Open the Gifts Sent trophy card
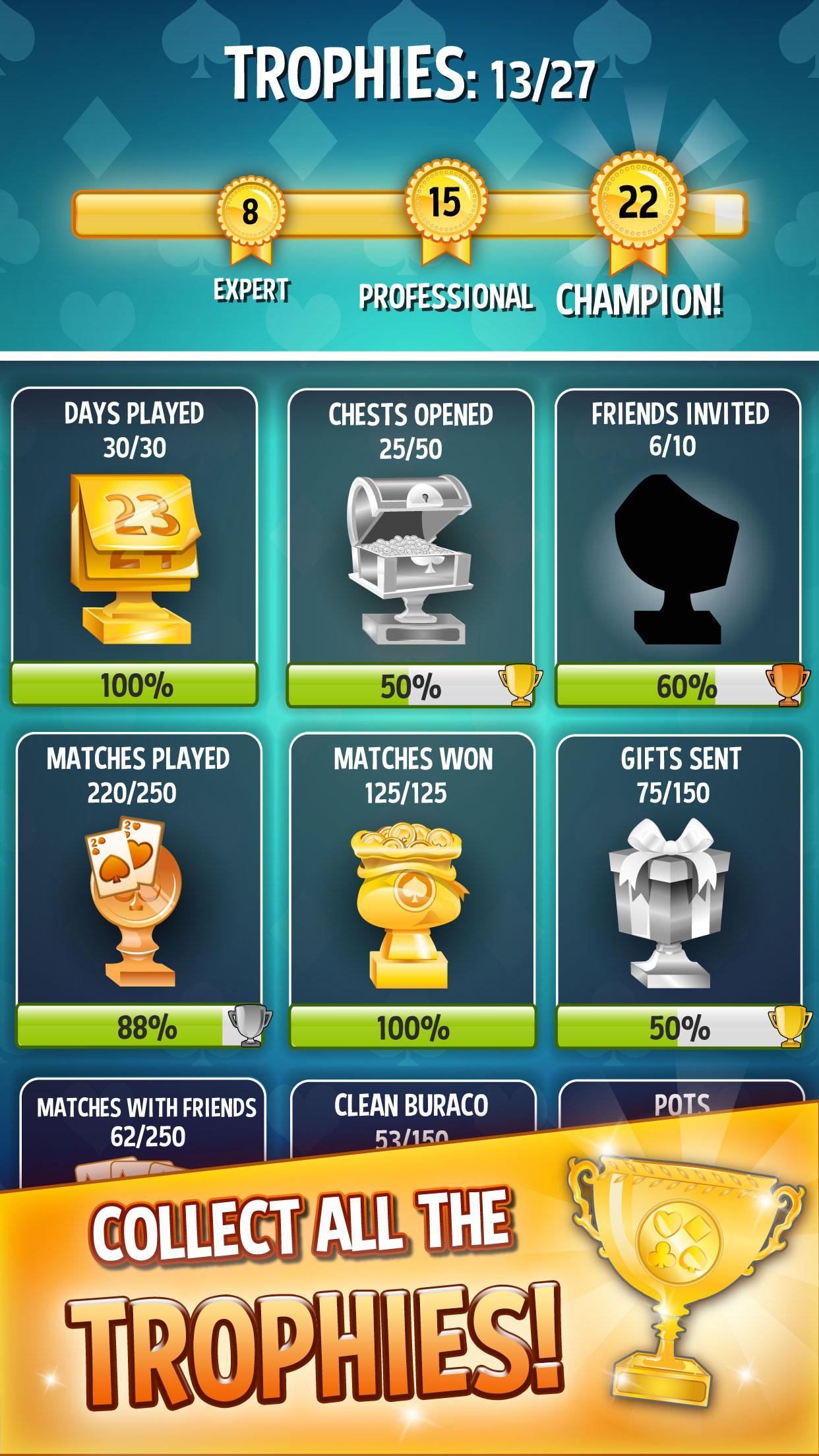This screenshot has width=819, height=1456. (679, 890)
